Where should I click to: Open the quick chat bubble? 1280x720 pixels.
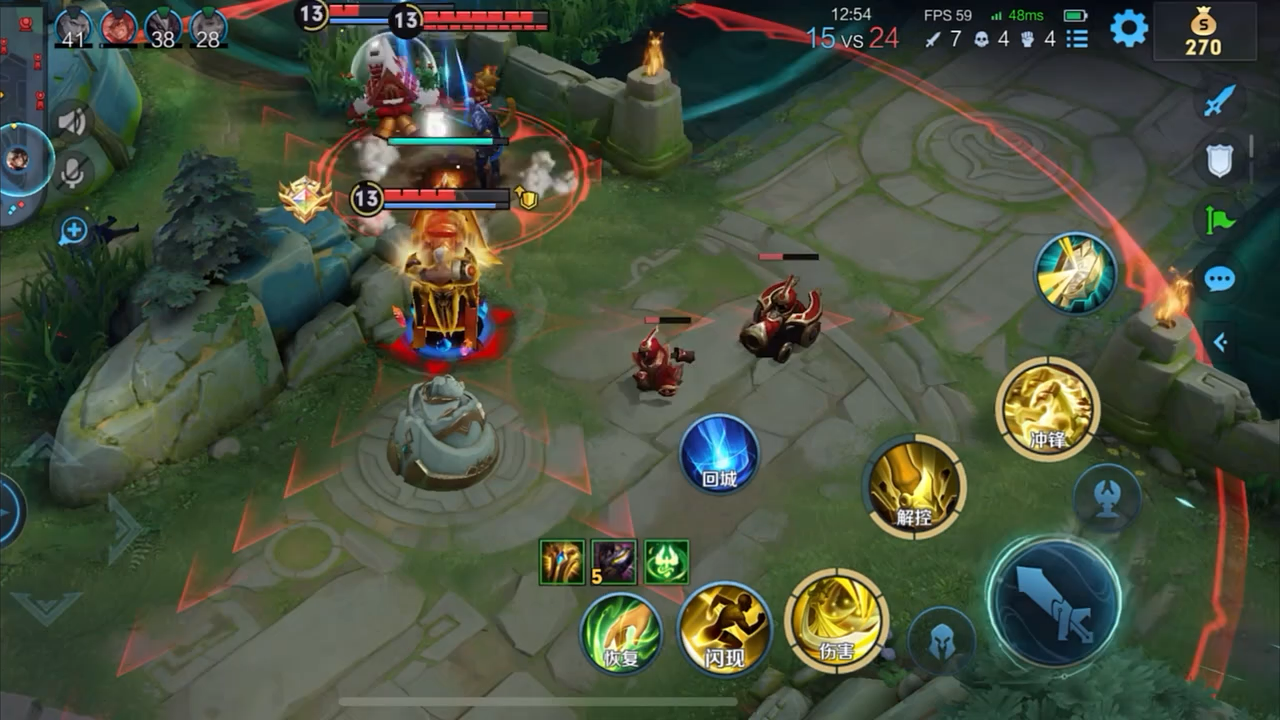(1220, 279)
